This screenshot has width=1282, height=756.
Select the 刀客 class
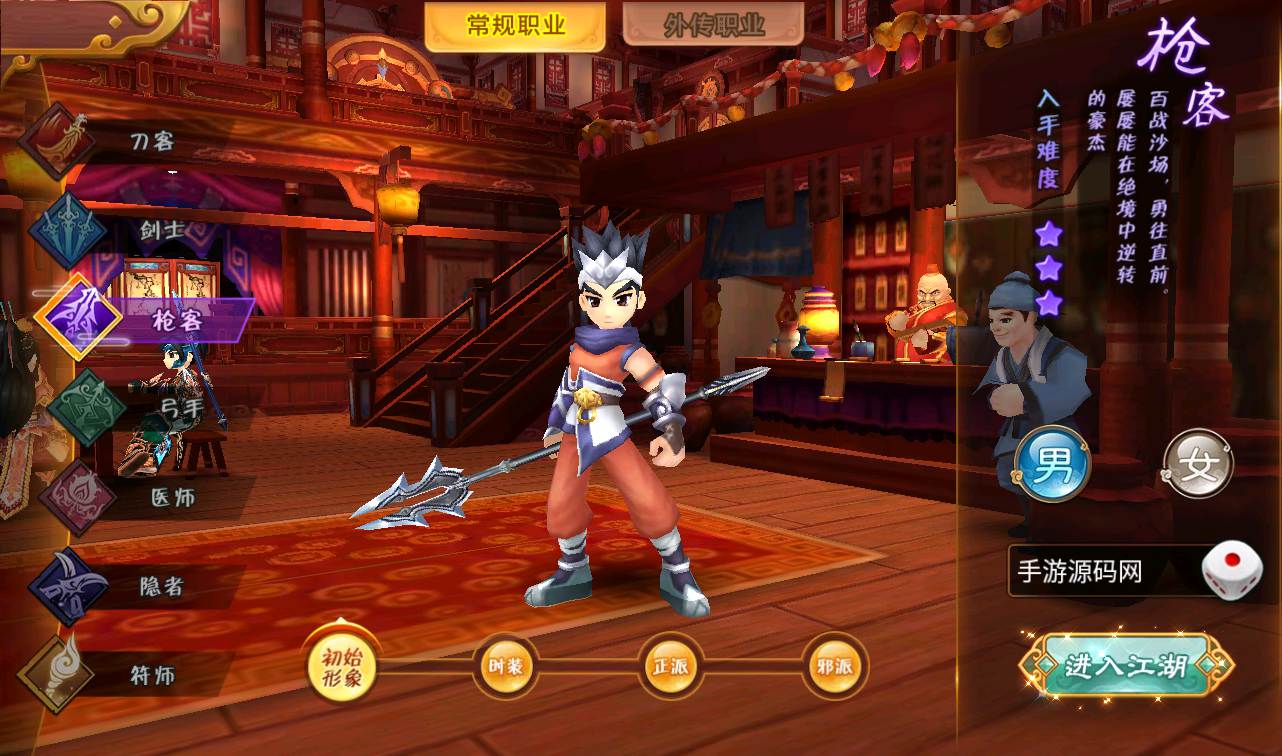[x=152, y=141]
